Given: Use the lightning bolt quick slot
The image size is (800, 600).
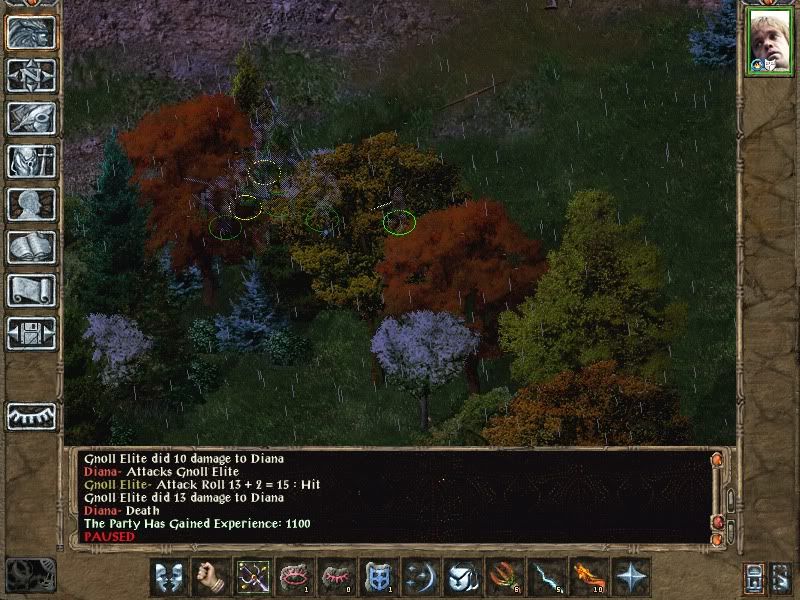Looking at the screenshot, I should point(547,577).
